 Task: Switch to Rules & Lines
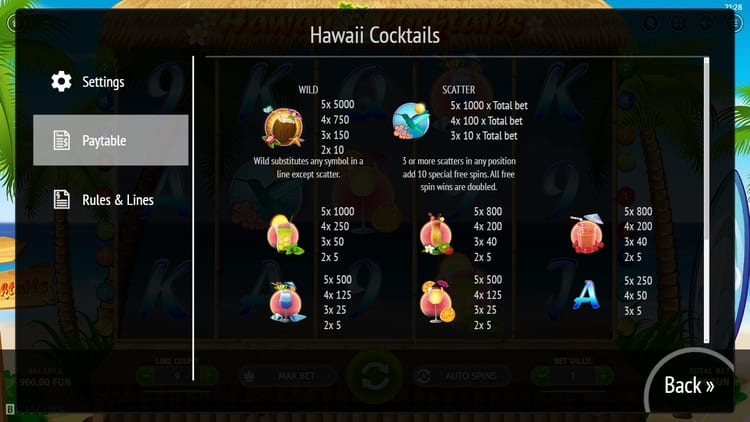tap(117, 199)
